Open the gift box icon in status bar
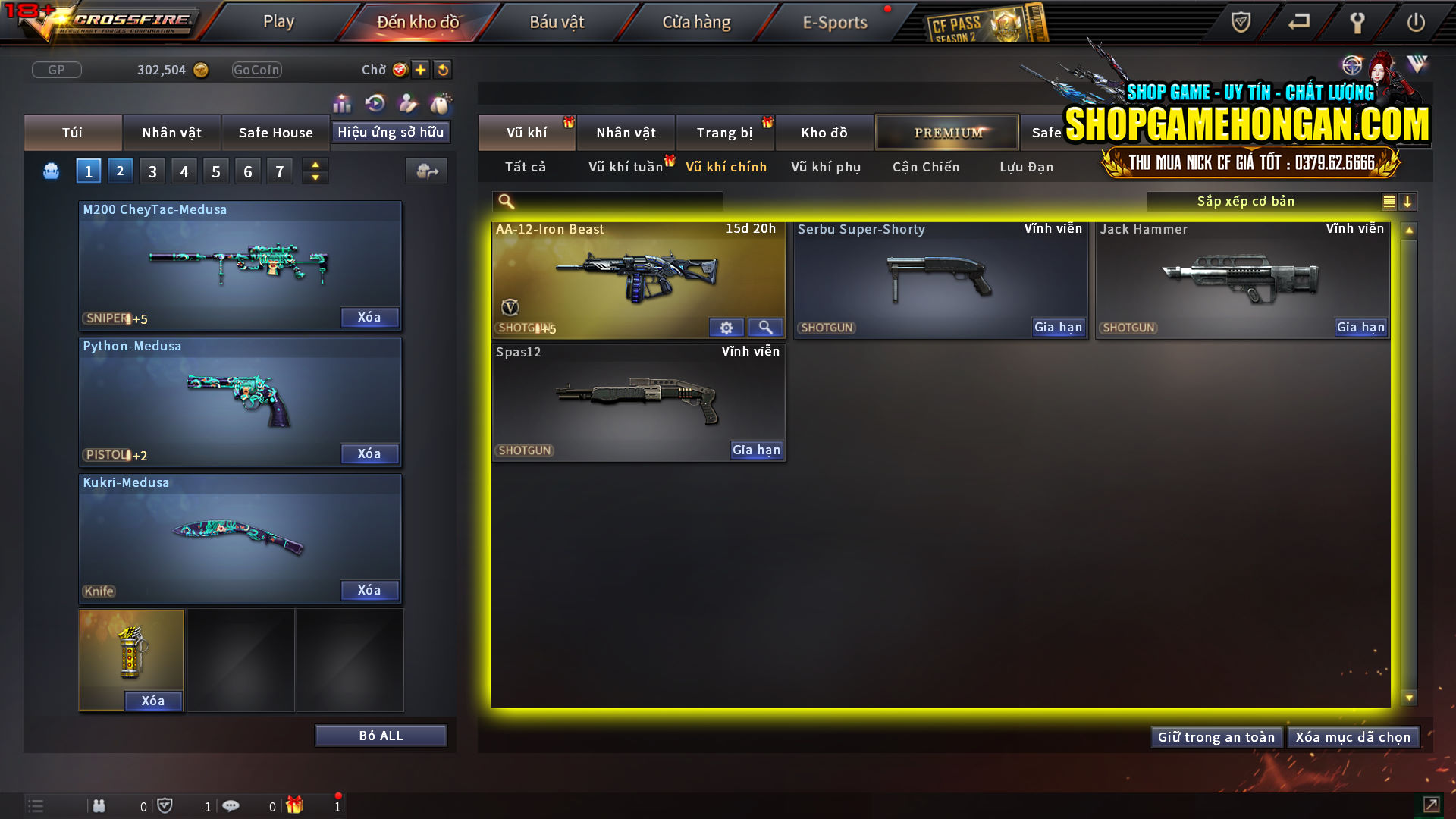This screenshot has width=1456, height=819. pos(296,805)
